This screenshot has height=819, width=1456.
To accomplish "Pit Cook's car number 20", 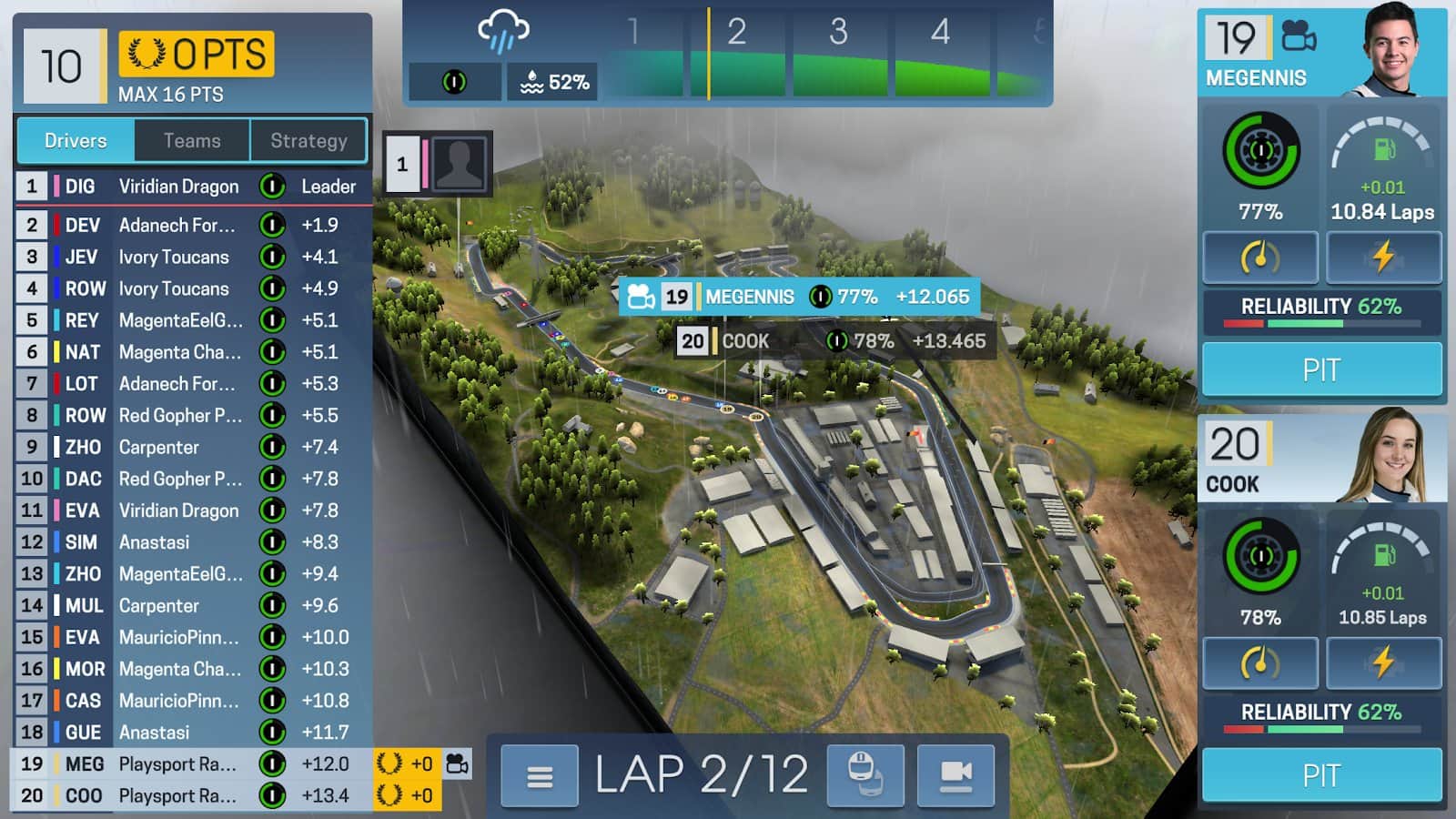I will (x=1321, y=775).
